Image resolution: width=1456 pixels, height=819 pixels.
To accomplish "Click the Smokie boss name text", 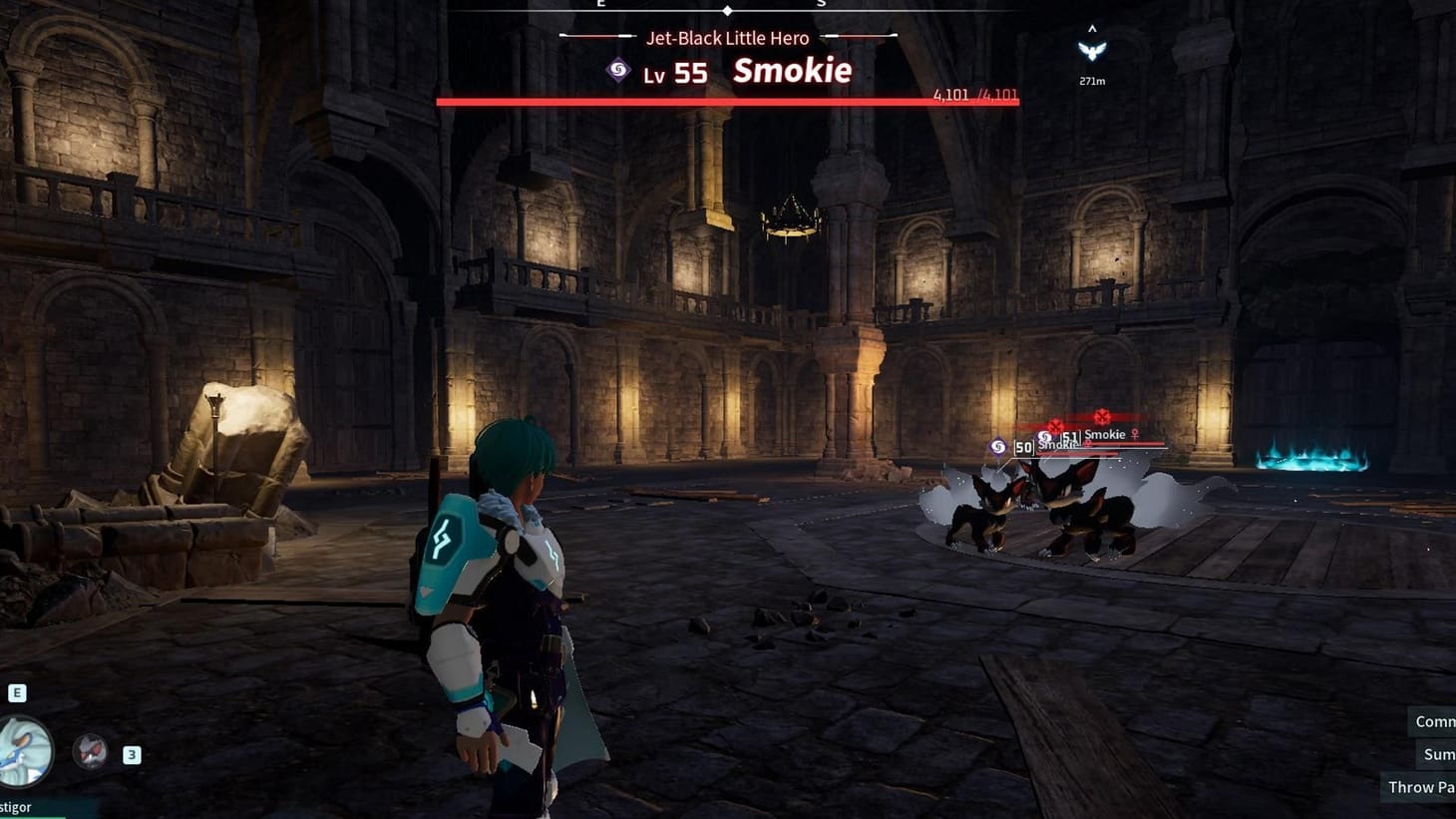I will (x=791, y=70).
